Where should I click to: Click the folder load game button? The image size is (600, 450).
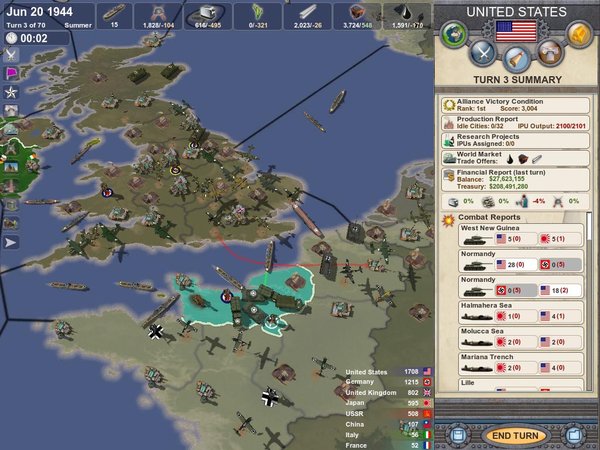[575, 436]
